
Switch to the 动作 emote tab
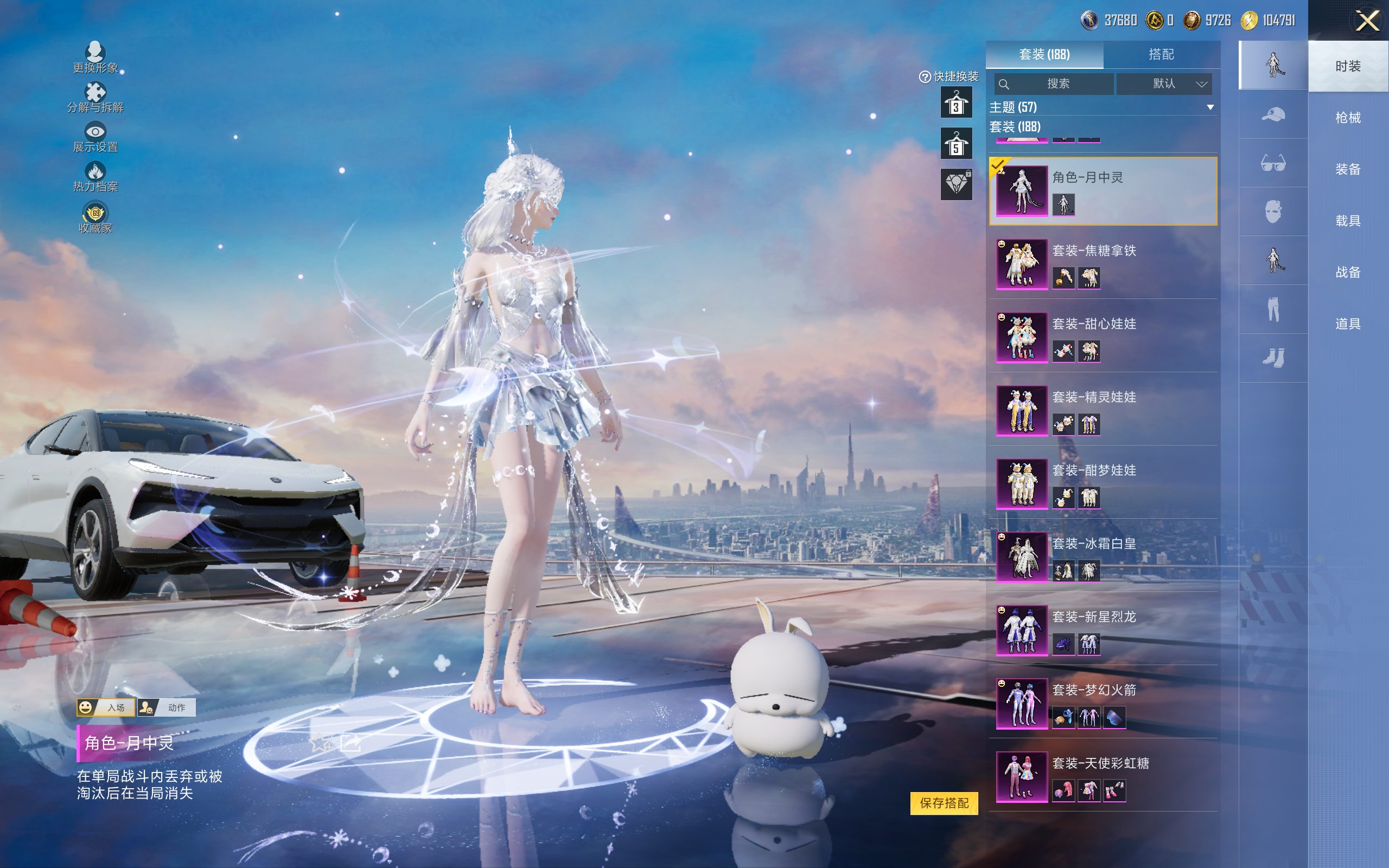[167, 707]
